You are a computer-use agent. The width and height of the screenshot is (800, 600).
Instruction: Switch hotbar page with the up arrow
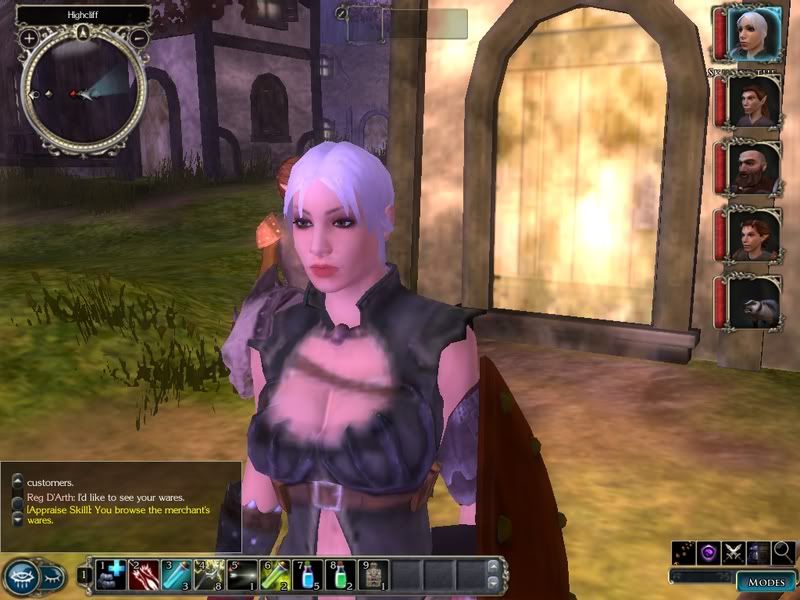[491, 568]
